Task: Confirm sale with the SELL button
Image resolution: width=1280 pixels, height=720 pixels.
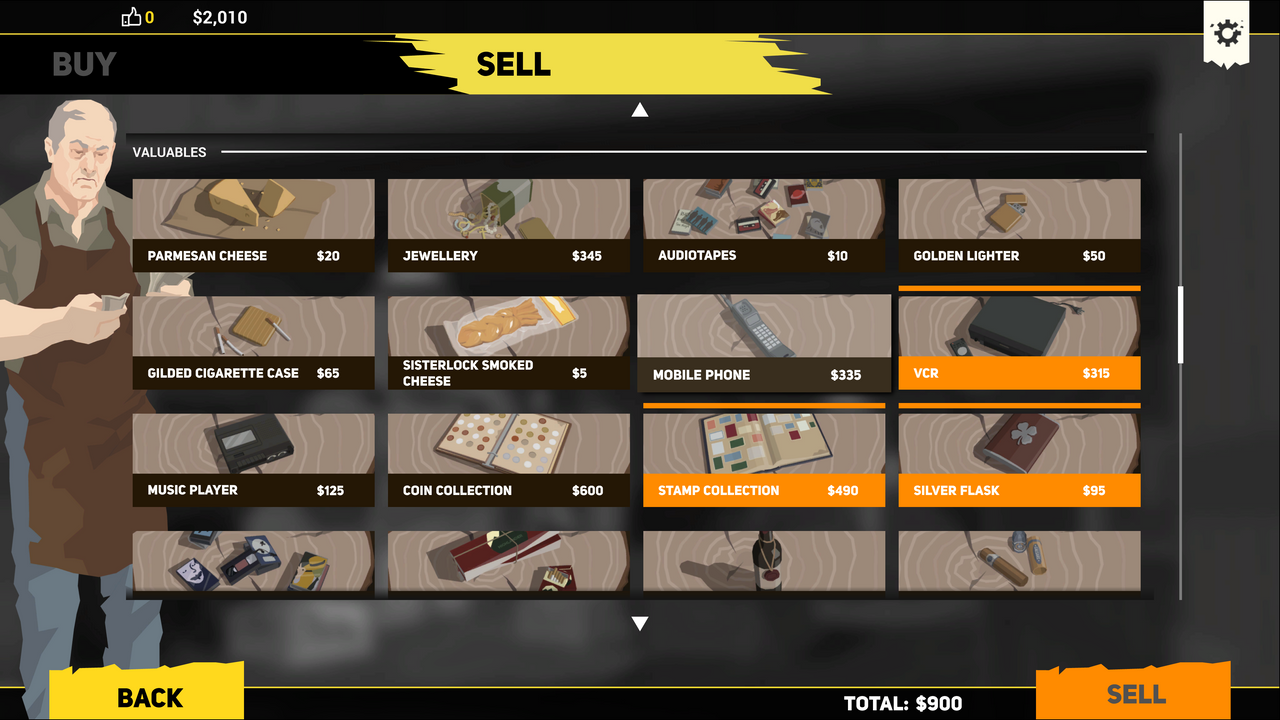Action: tap(1137, 694)
